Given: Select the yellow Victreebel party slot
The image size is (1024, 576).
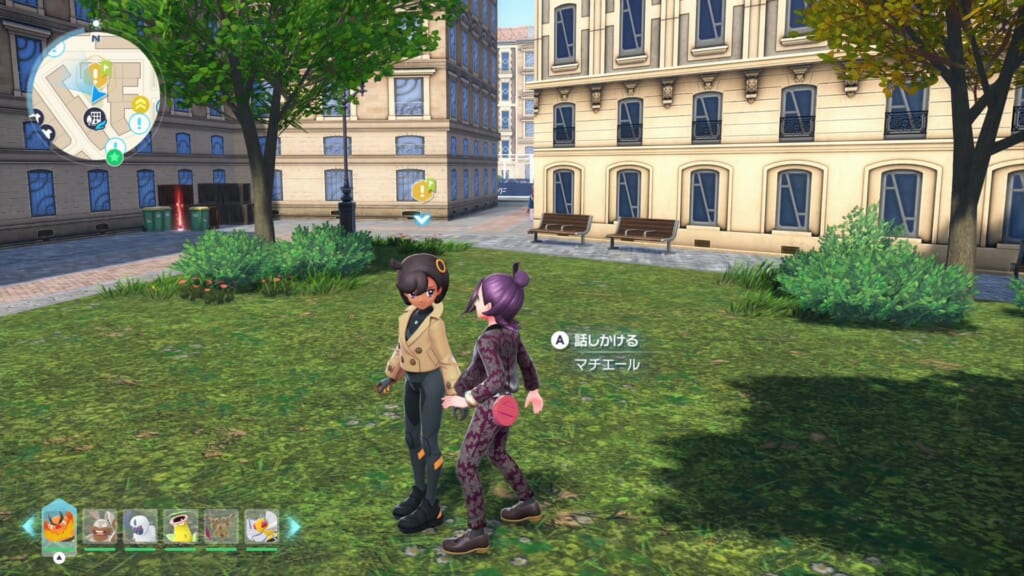Looking at the screenshot, I should [x=180, y=526].
